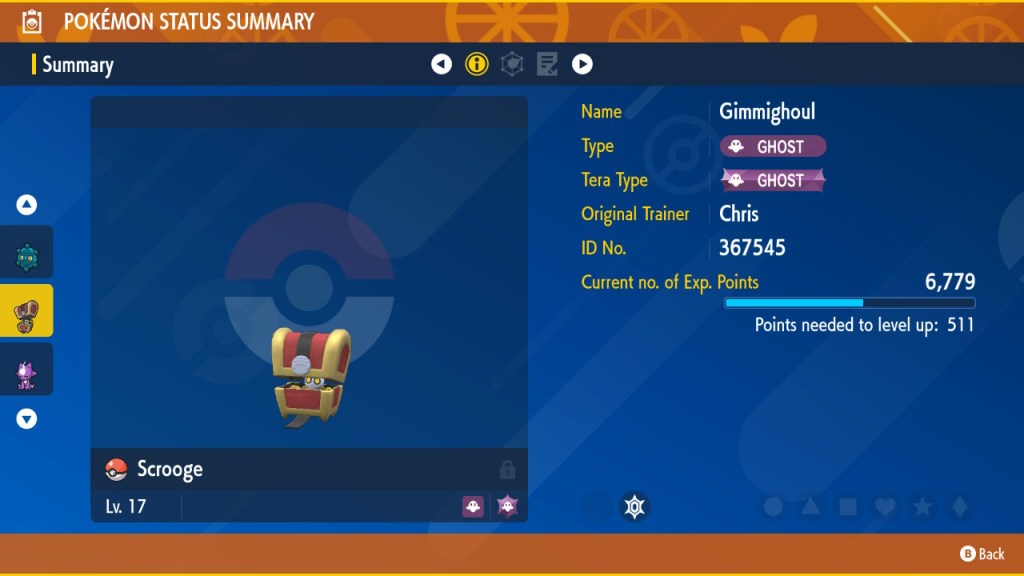Click the padlock icon beside Scrooge
Image resolution: width=1024 pixels, height=576 pixels.
point(507,469)
